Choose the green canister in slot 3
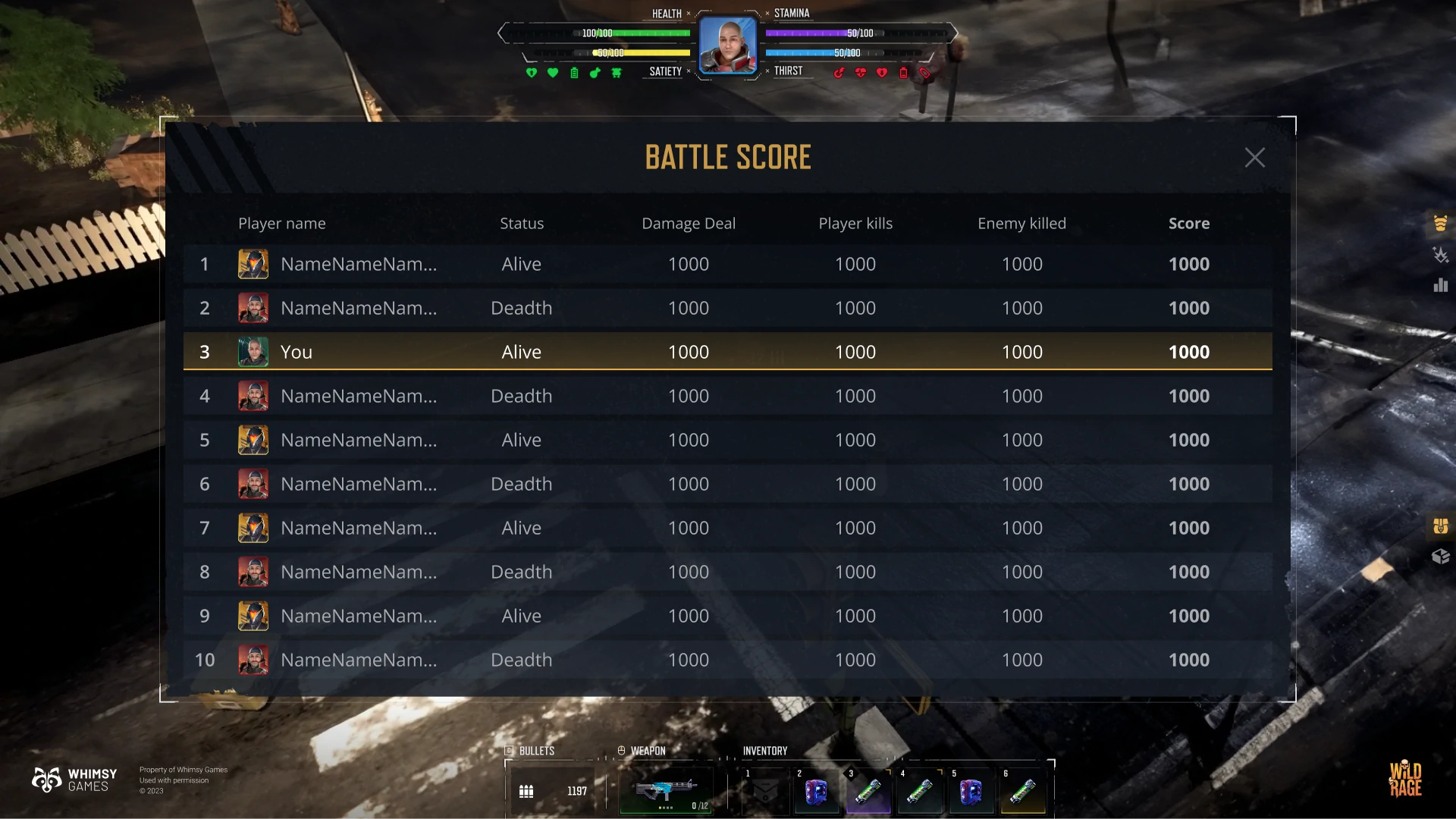 click(x=868, y=792)
